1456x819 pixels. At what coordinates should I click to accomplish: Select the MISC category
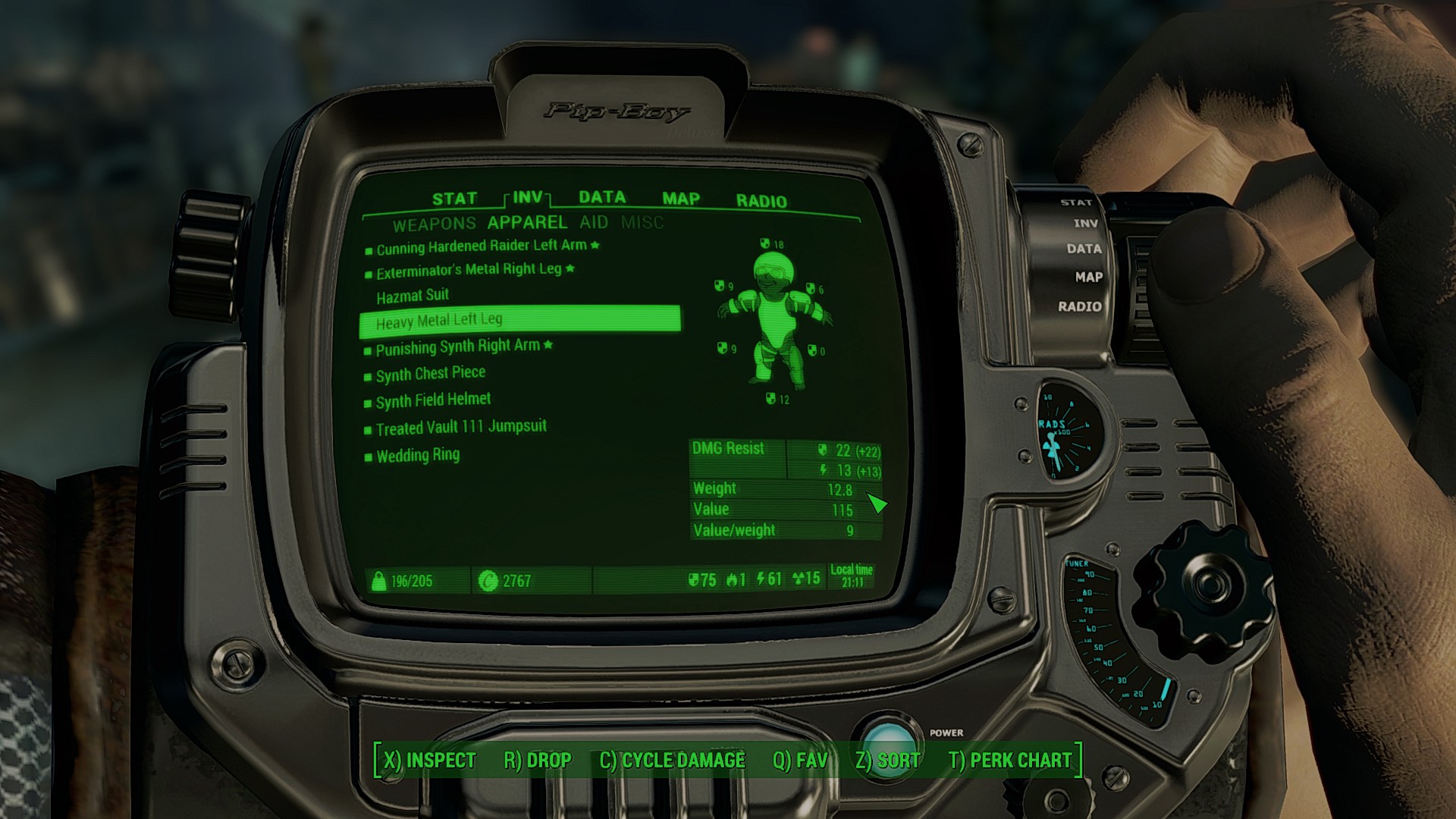point(642,222)
